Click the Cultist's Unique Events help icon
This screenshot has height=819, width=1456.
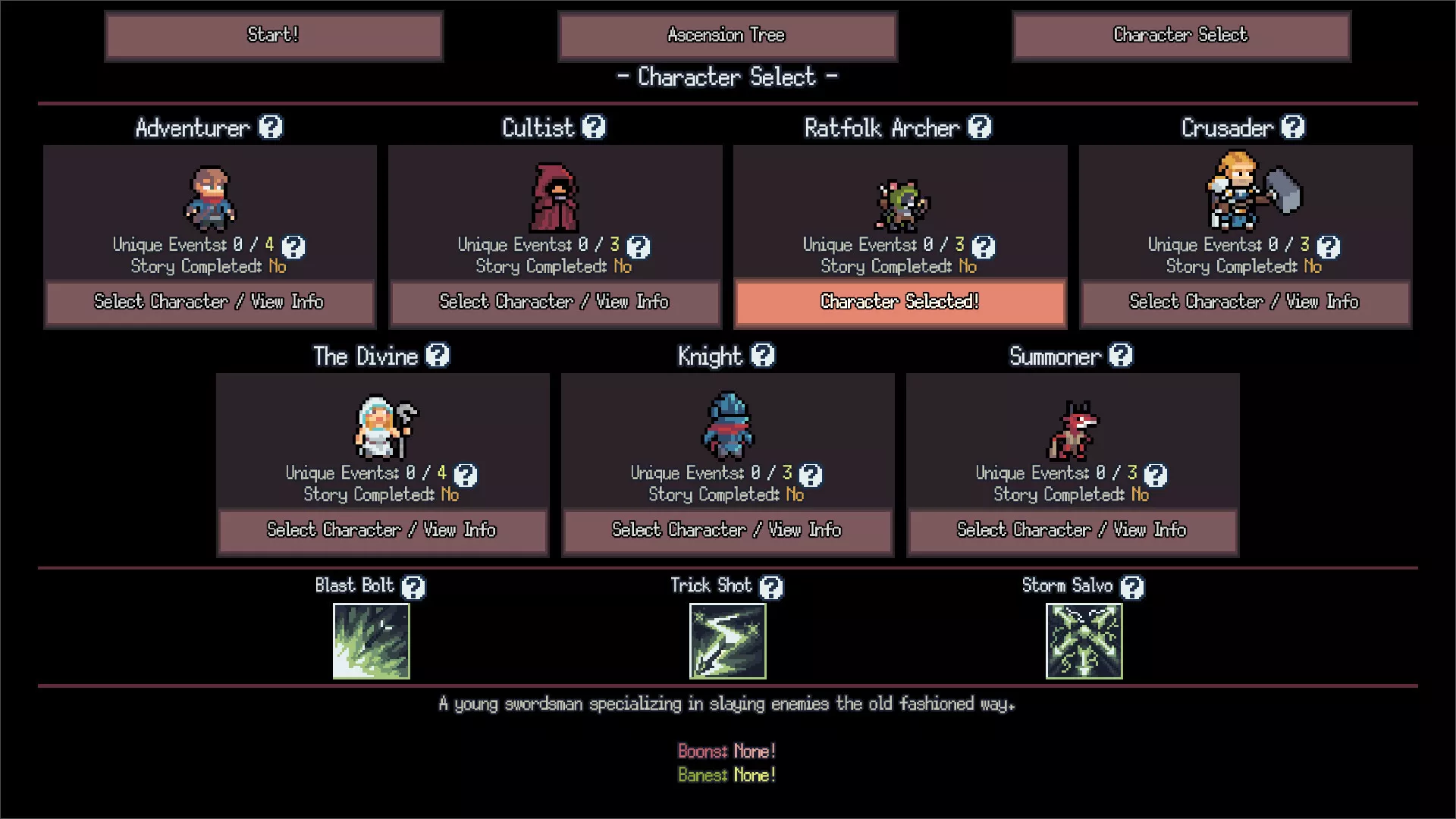[x=639, y=246]
